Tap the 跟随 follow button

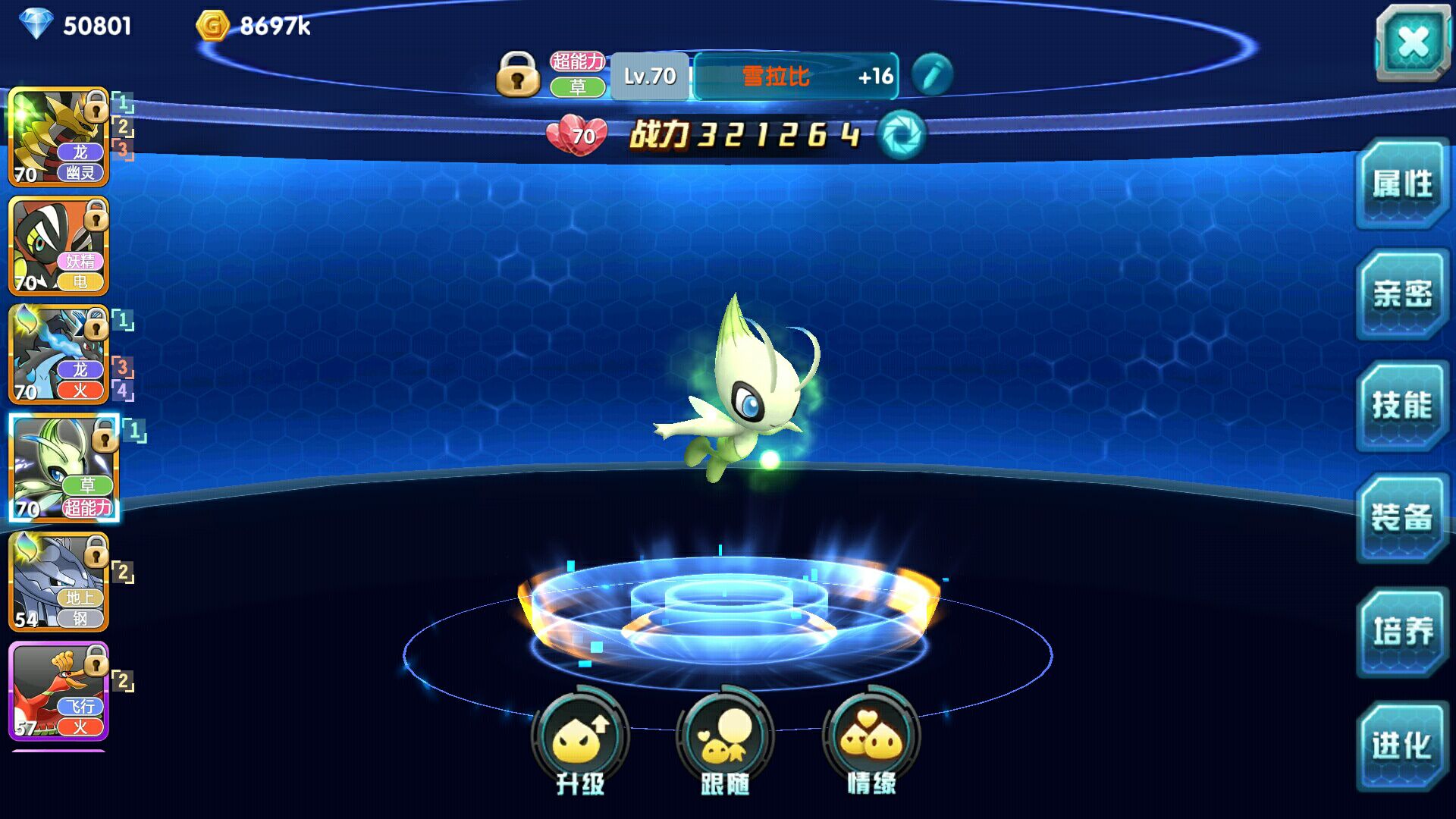[725, 739]
